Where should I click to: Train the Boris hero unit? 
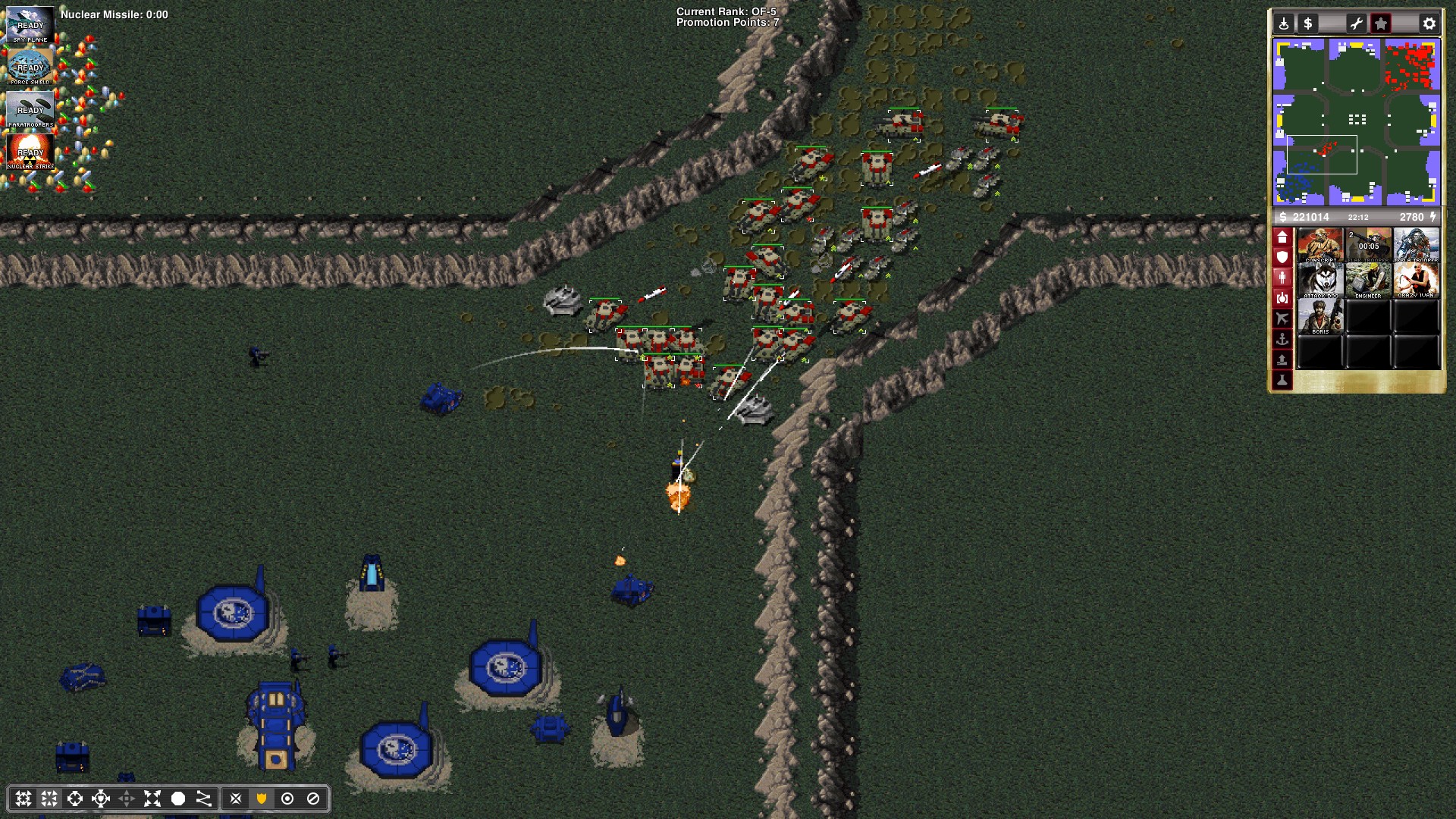[x=1320, y=316]
